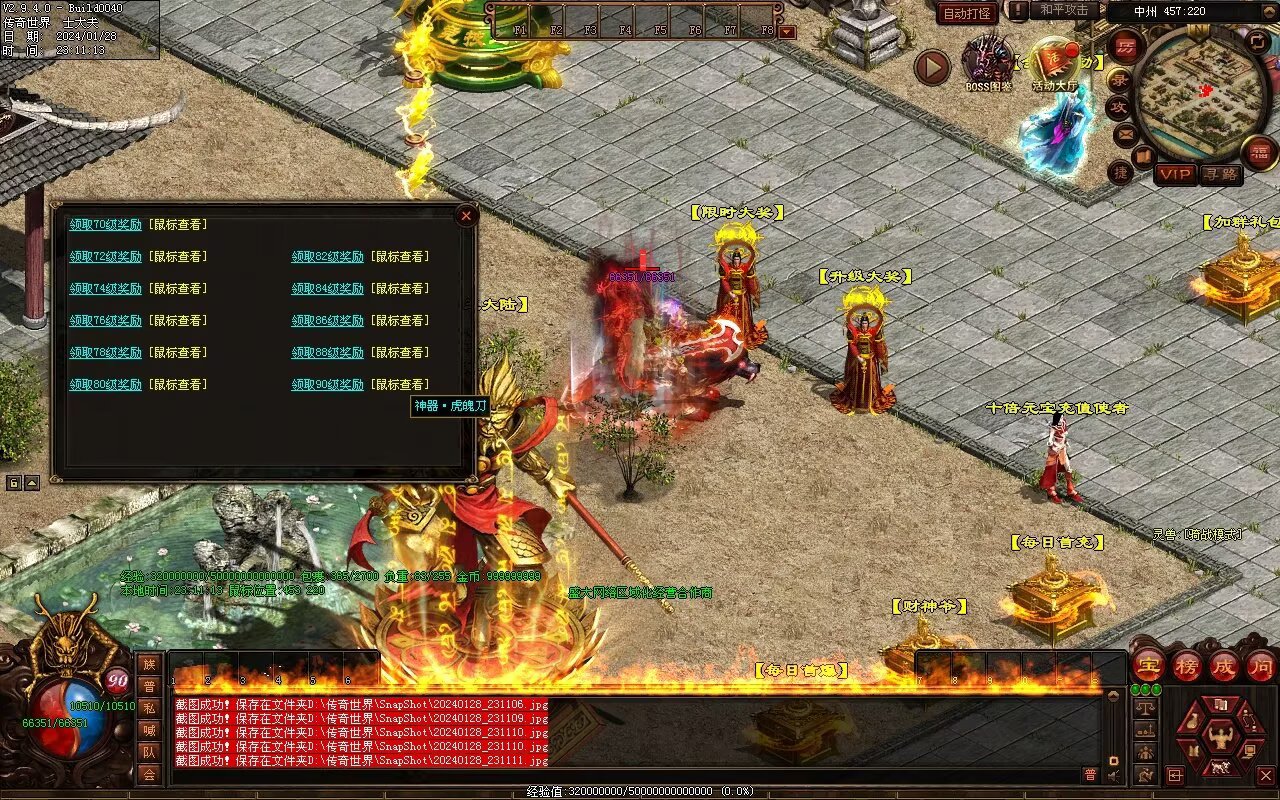The height and width of the screenshot is (800, 1280).
Task: Claim the level 84 reward link
Action: pos(328,289)
